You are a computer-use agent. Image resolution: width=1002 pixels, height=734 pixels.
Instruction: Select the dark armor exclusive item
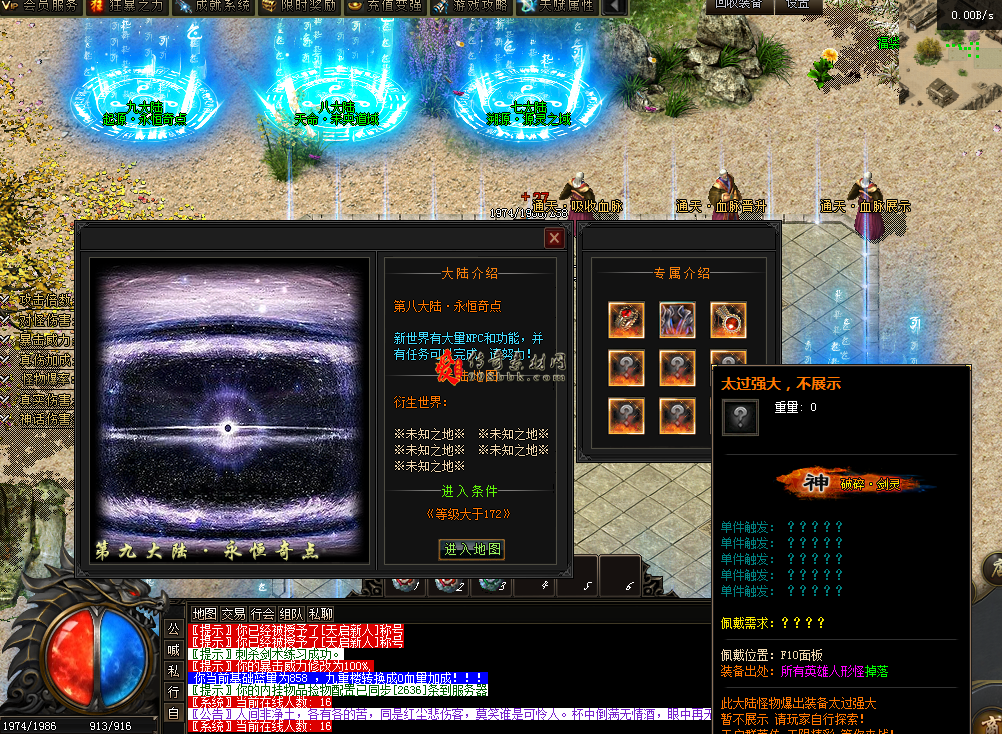(677, 319)
